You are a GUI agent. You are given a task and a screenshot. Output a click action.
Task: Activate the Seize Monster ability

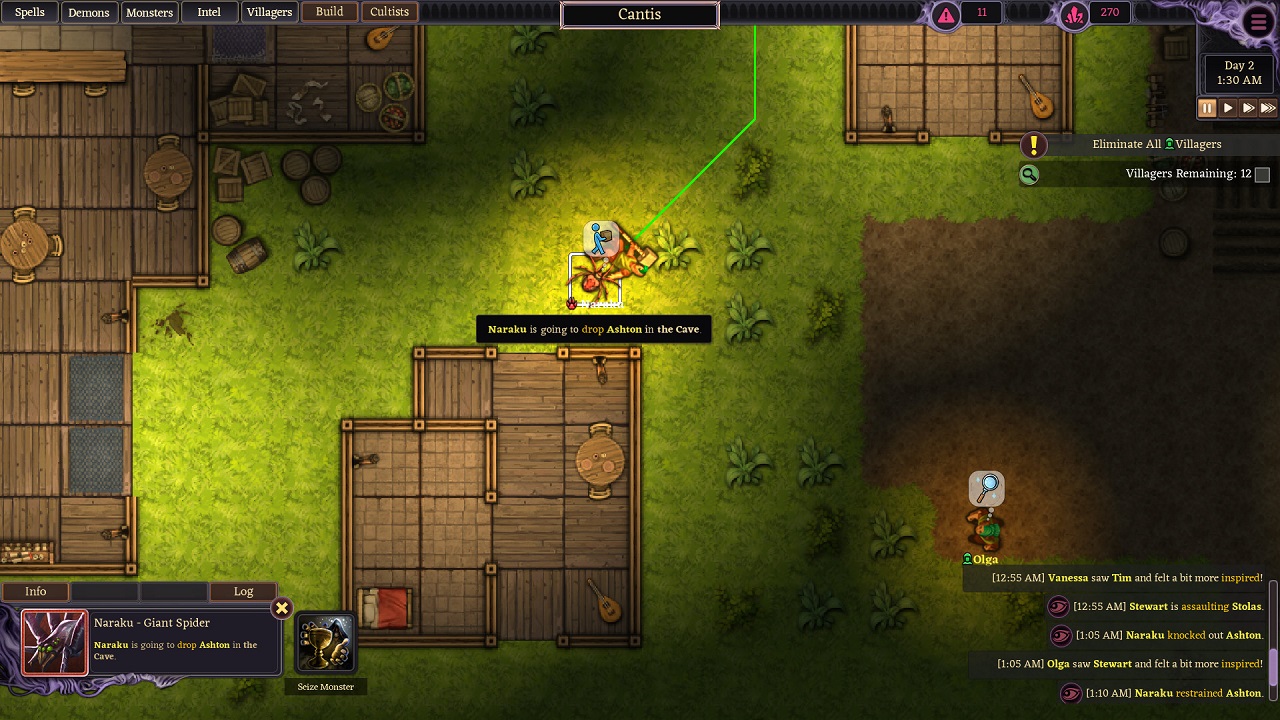pos(325,644)
